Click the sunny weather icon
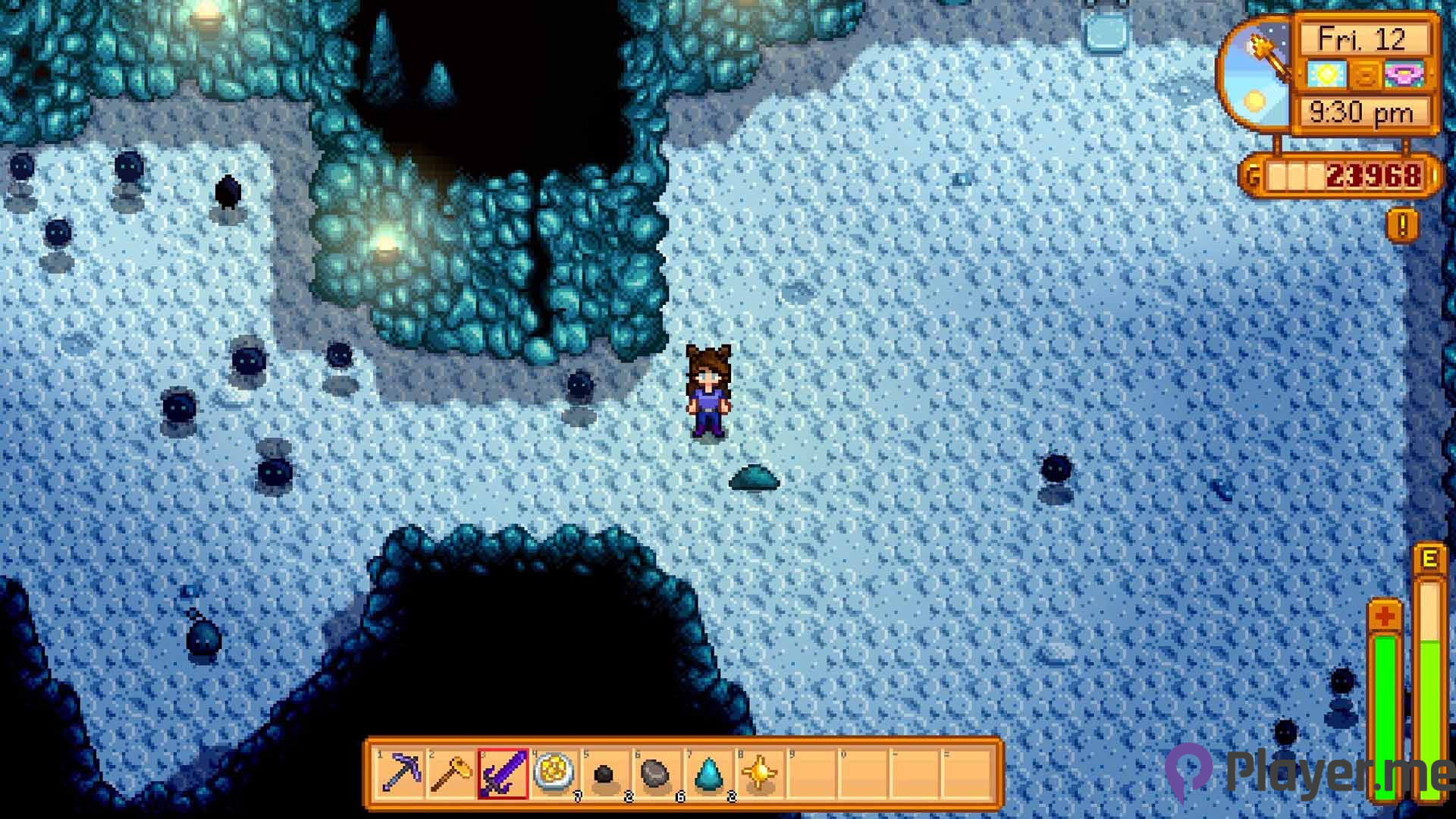The width and height of the screenshot is (1456, 819). [x=1326, y=74]
